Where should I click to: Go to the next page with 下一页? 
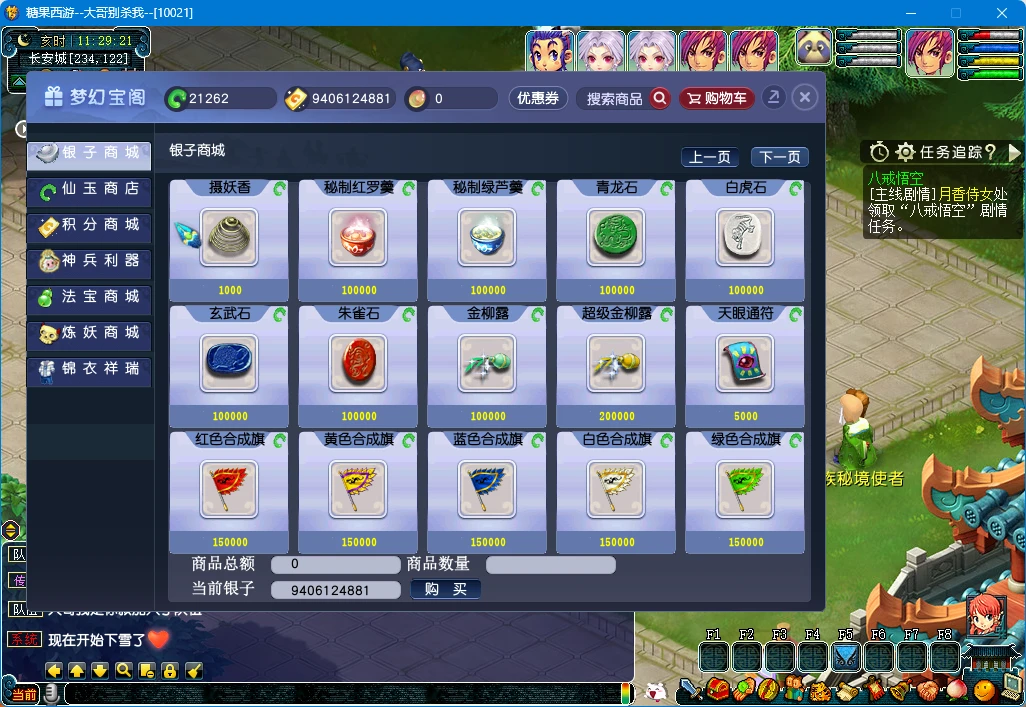coord(780,157)
